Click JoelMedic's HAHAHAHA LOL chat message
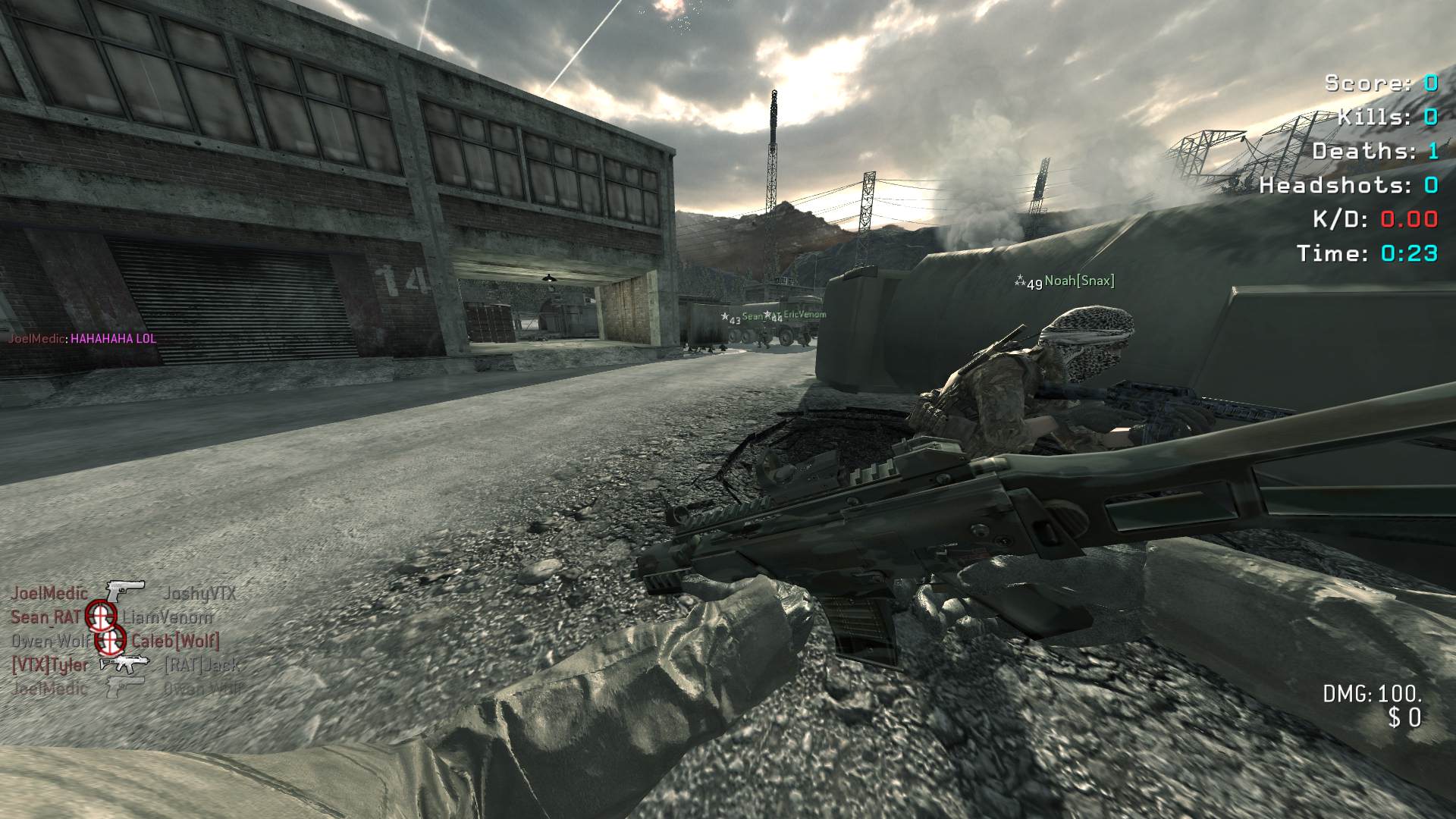1456x819 pixels. [82, 338]
